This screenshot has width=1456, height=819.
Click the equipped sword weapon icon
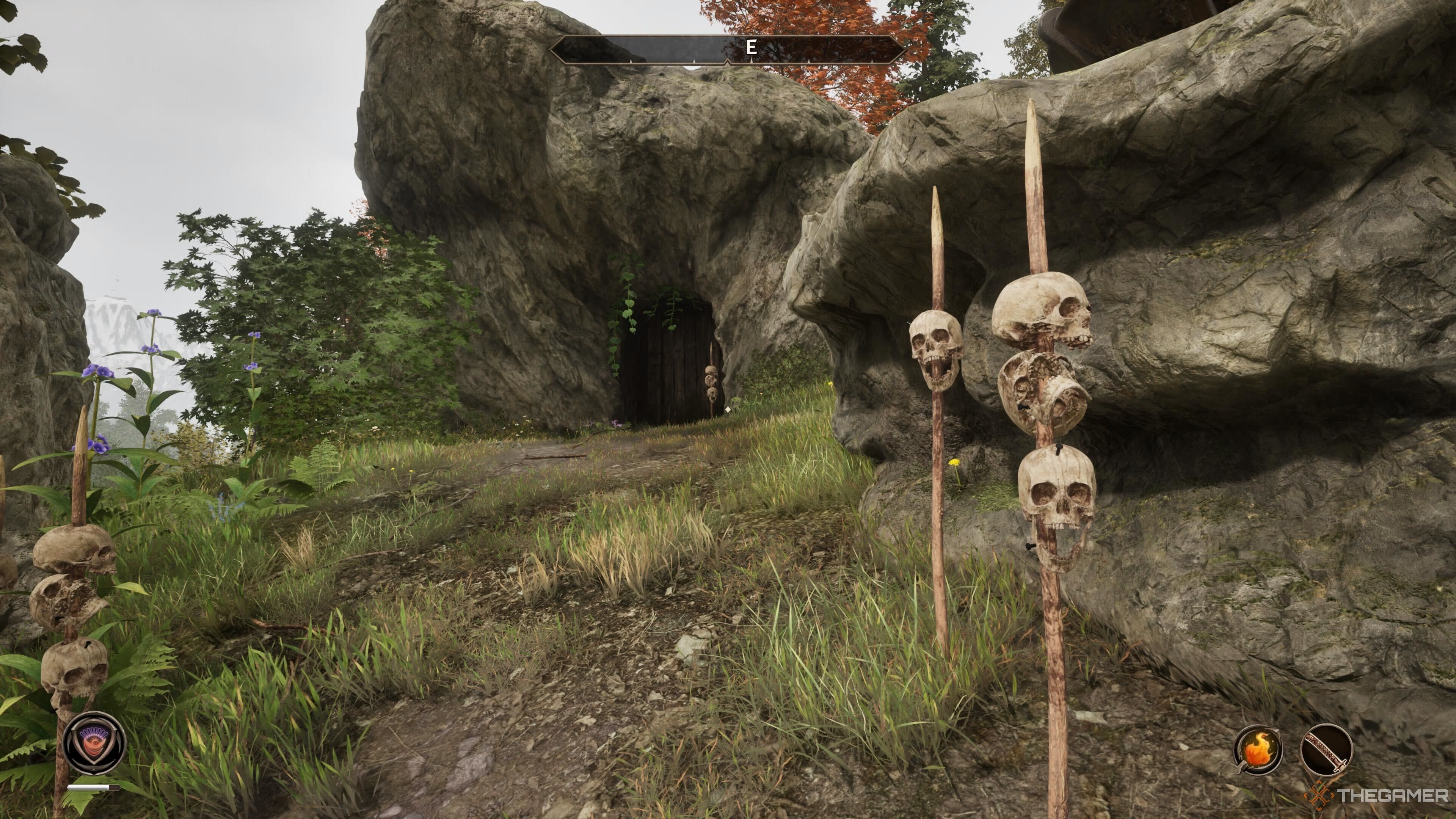[1326, 751]
